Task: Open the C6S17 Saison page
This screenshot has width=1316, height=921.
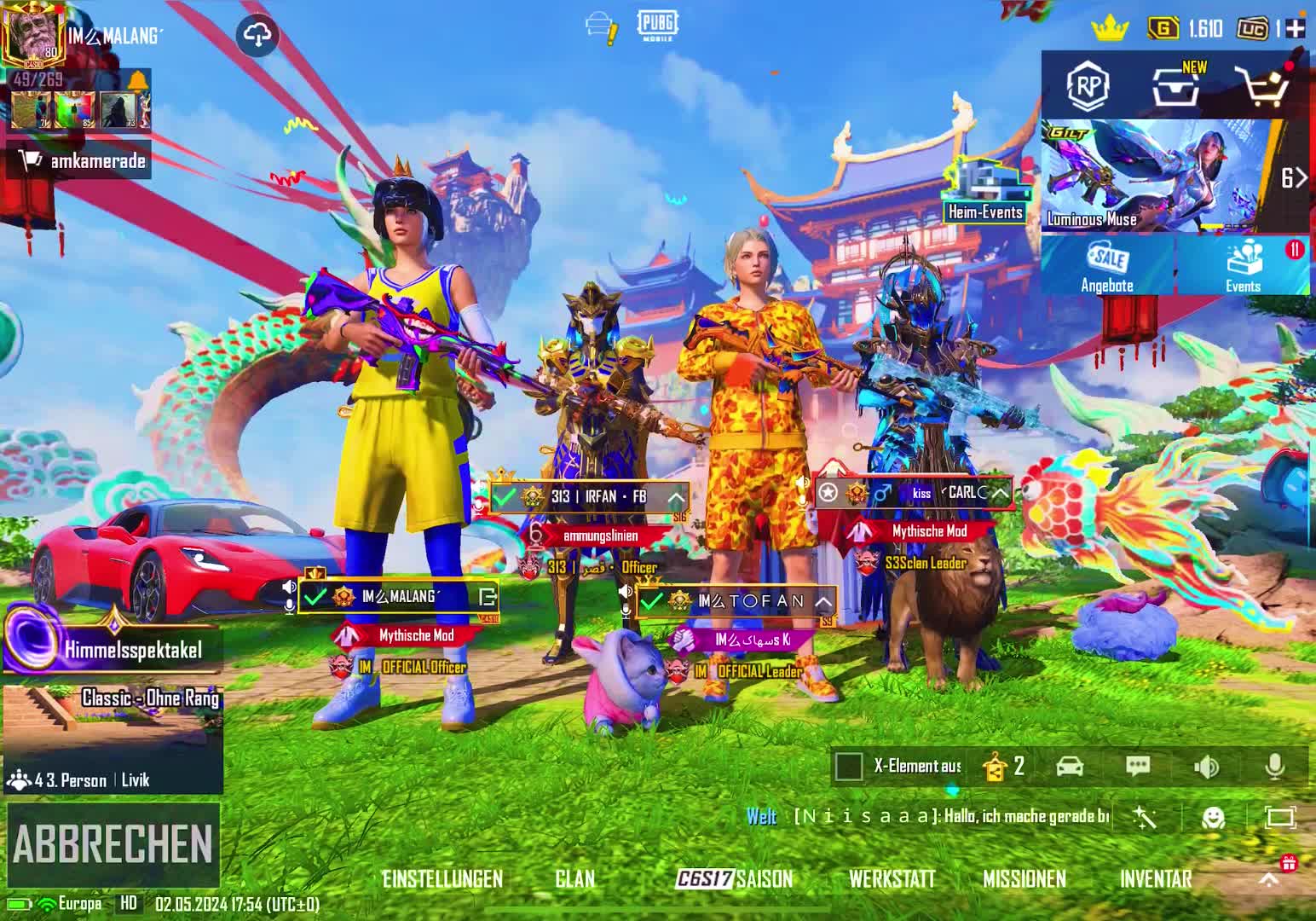Action: coord(734,879)
